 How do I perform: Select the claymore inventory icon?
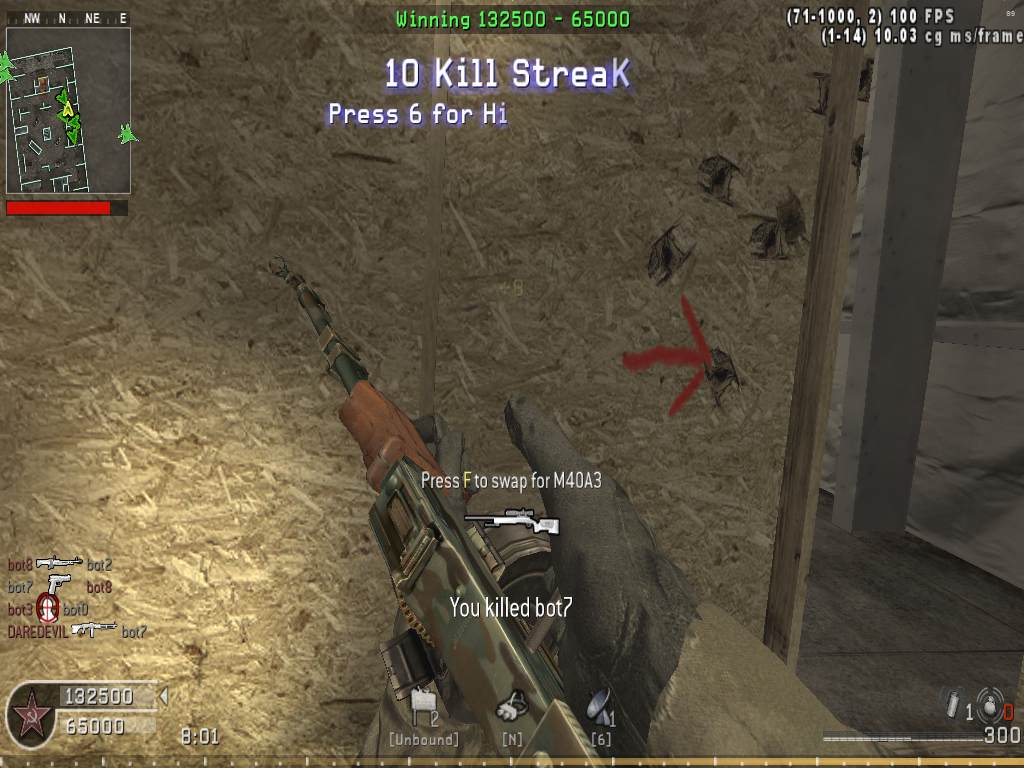click(422, 704)
